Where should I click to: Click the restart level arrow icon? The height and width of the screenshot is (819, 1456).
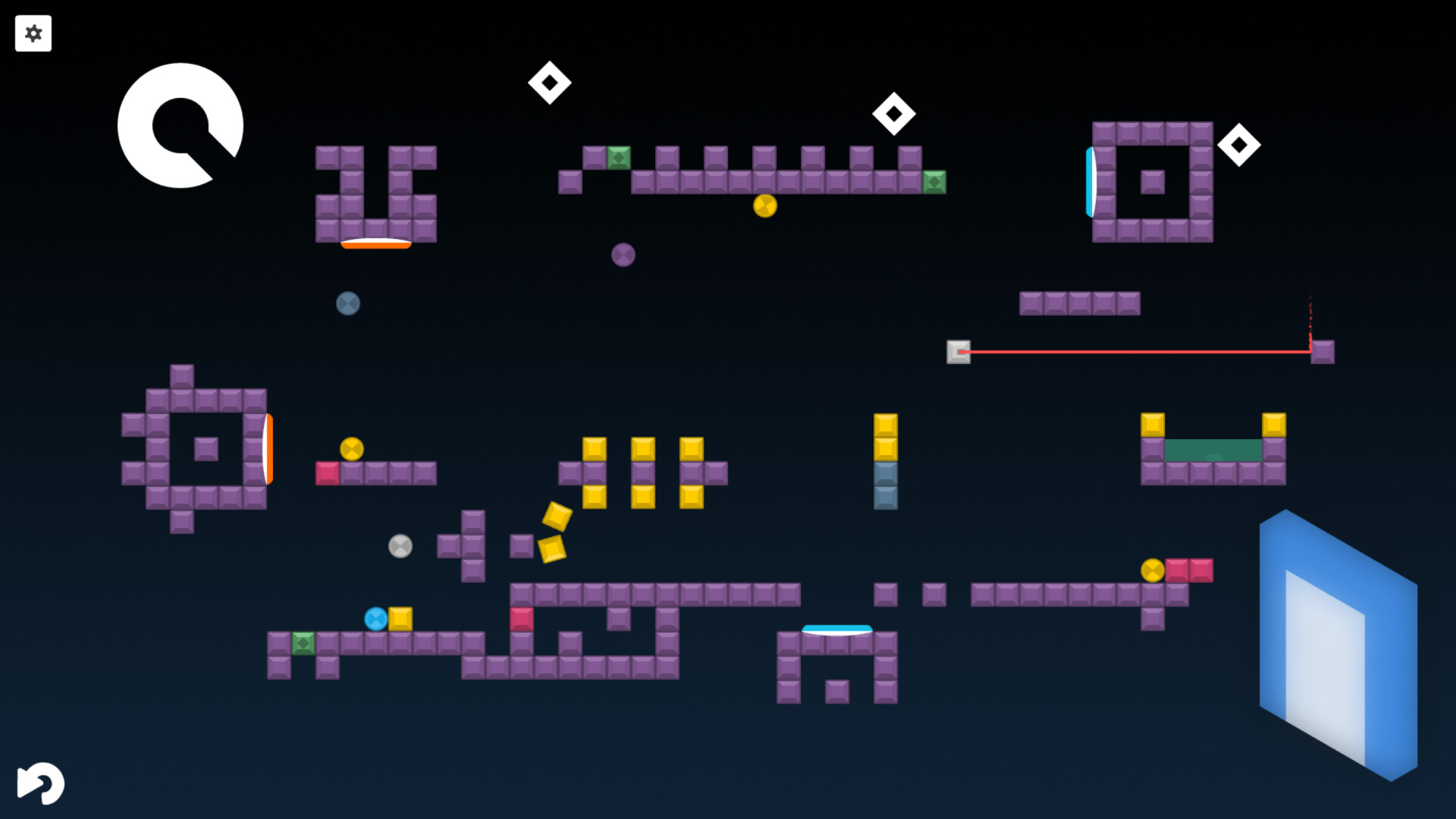[x=39, y=785]
